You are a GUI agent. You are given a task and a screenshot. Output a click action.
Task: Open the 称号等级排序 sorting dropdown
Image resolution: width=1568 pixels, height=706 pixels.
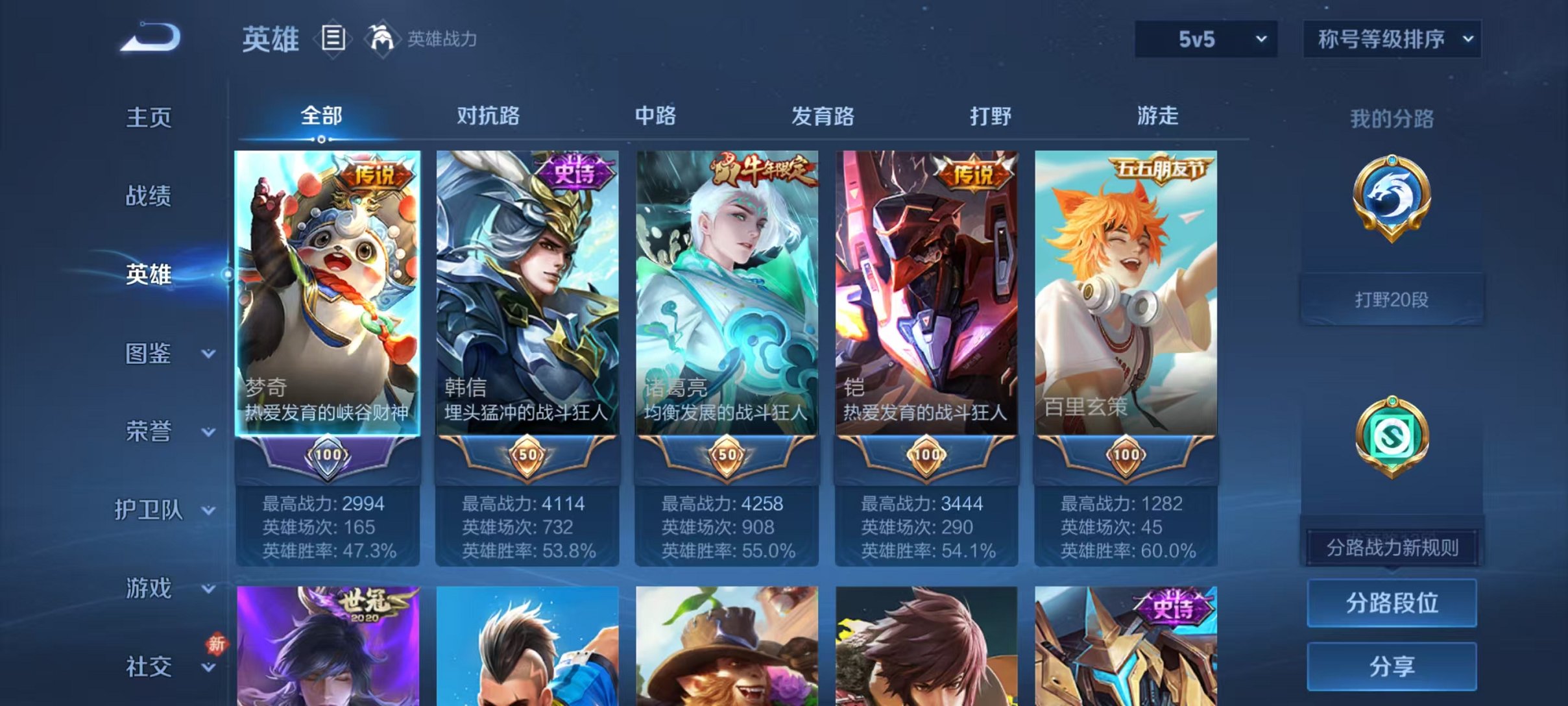(x=1391, y=39)
